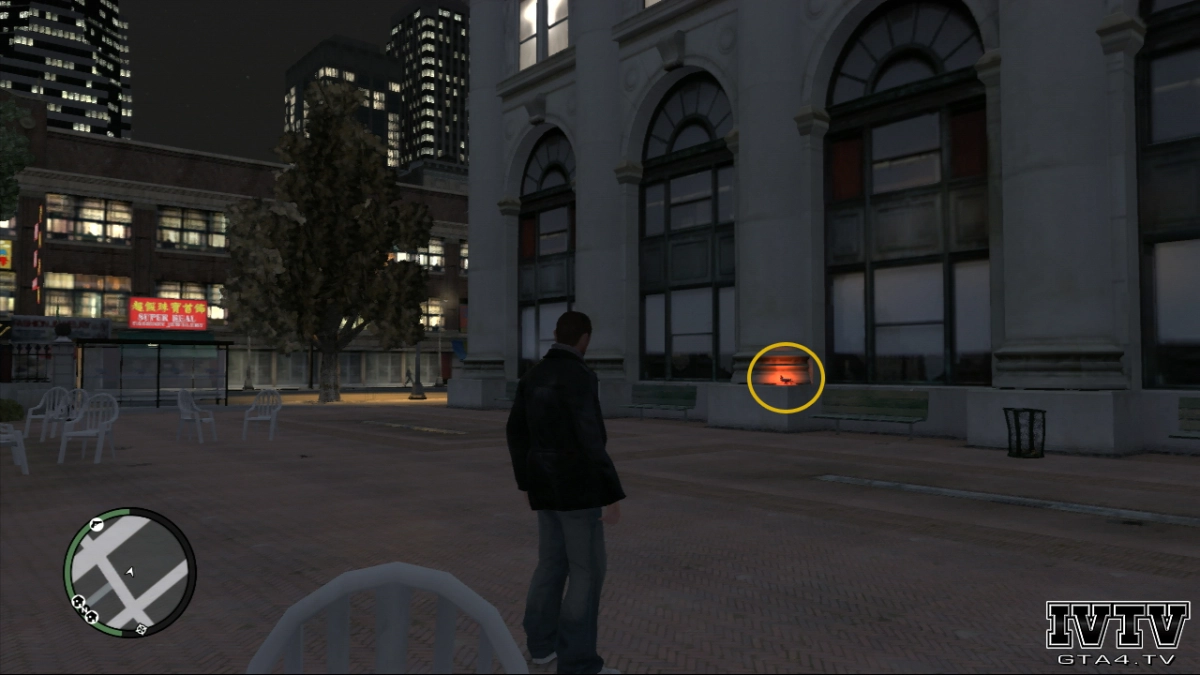Select the white diamond blip on minimap
The height and width of the screenshot is (675, 1200).
pos(142,629)
